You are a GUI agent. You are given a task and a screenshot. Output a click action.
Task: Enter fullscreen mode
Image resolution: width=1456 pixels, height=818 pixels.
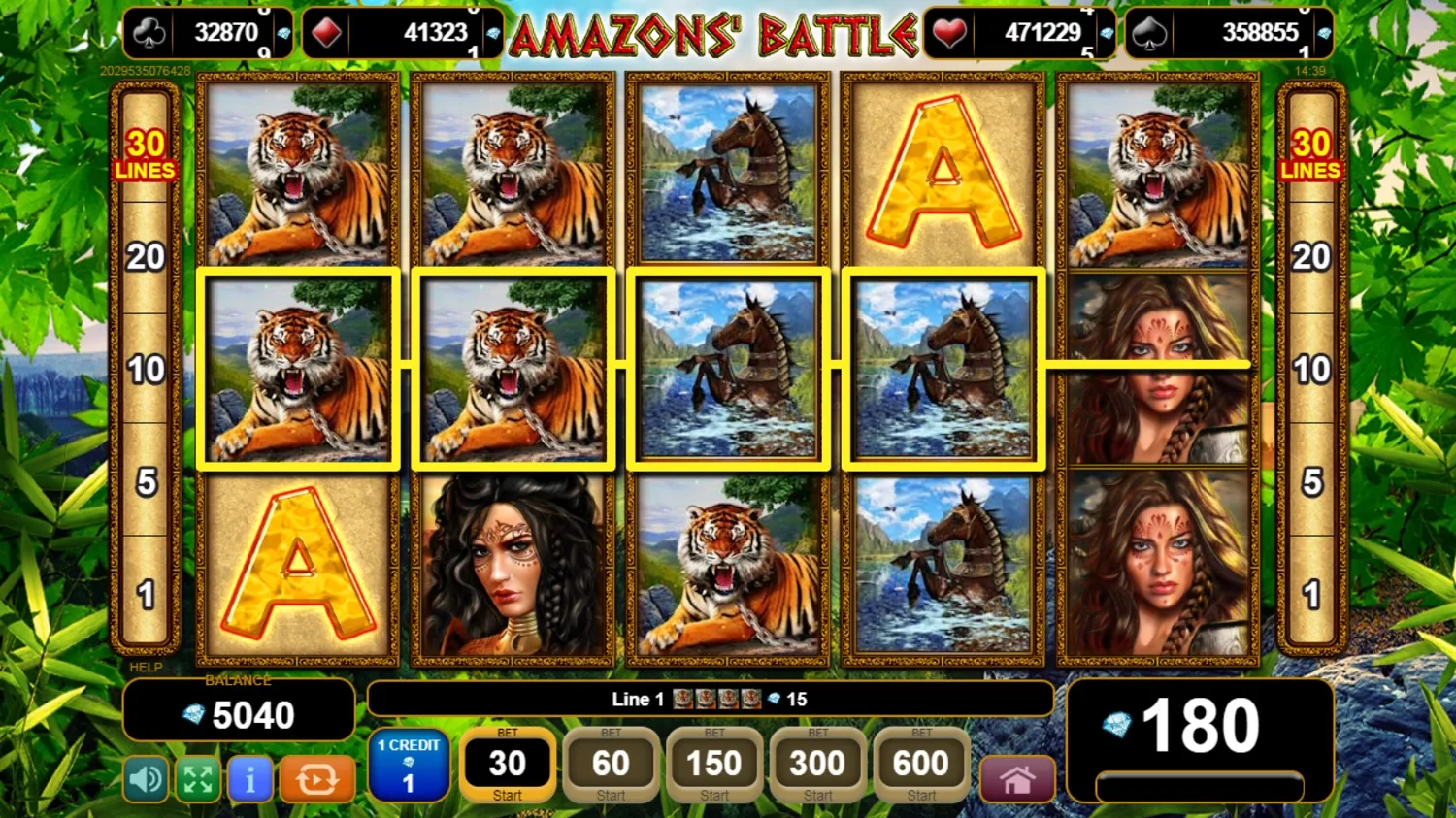(x=198, y=779)
